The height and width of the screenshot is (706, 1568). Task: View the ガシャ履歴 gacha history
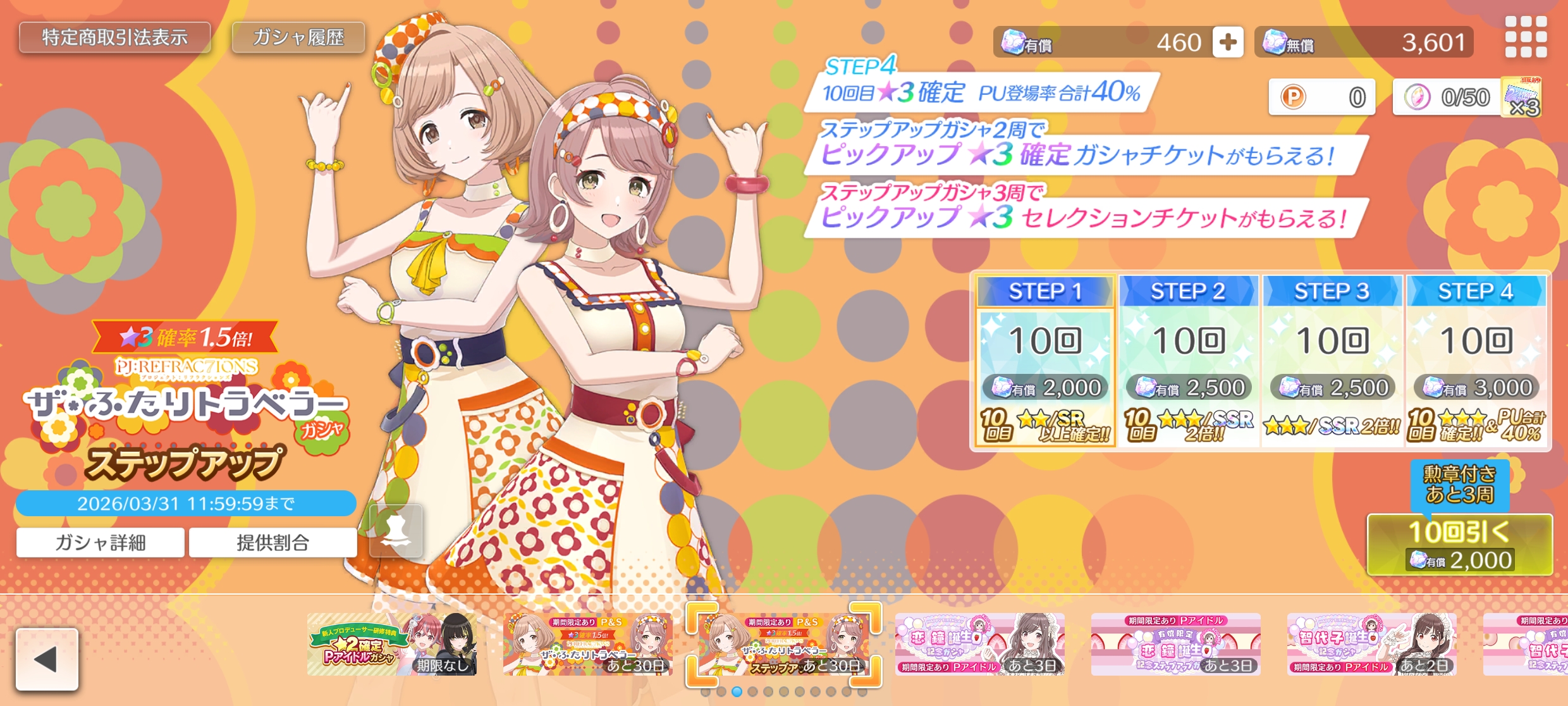(298, 37)
